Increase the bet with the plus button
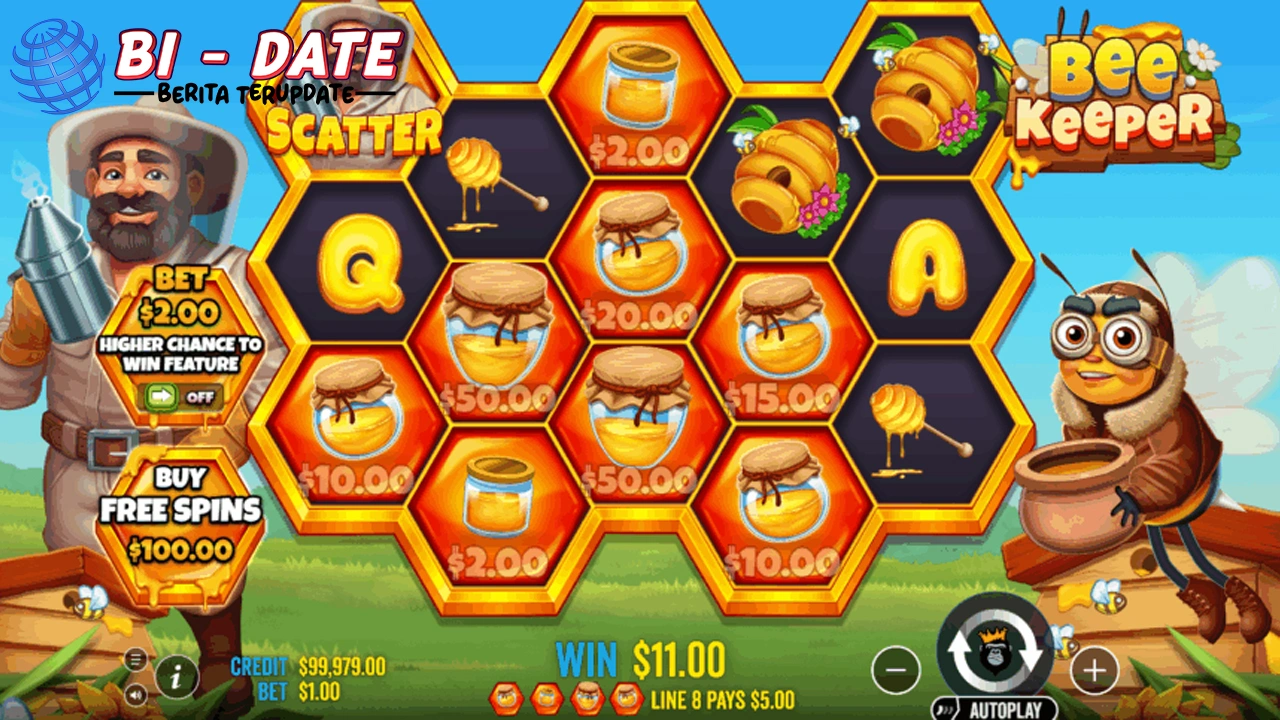This screenshot has height=720, width=1280. click(x=1095, y=671)
